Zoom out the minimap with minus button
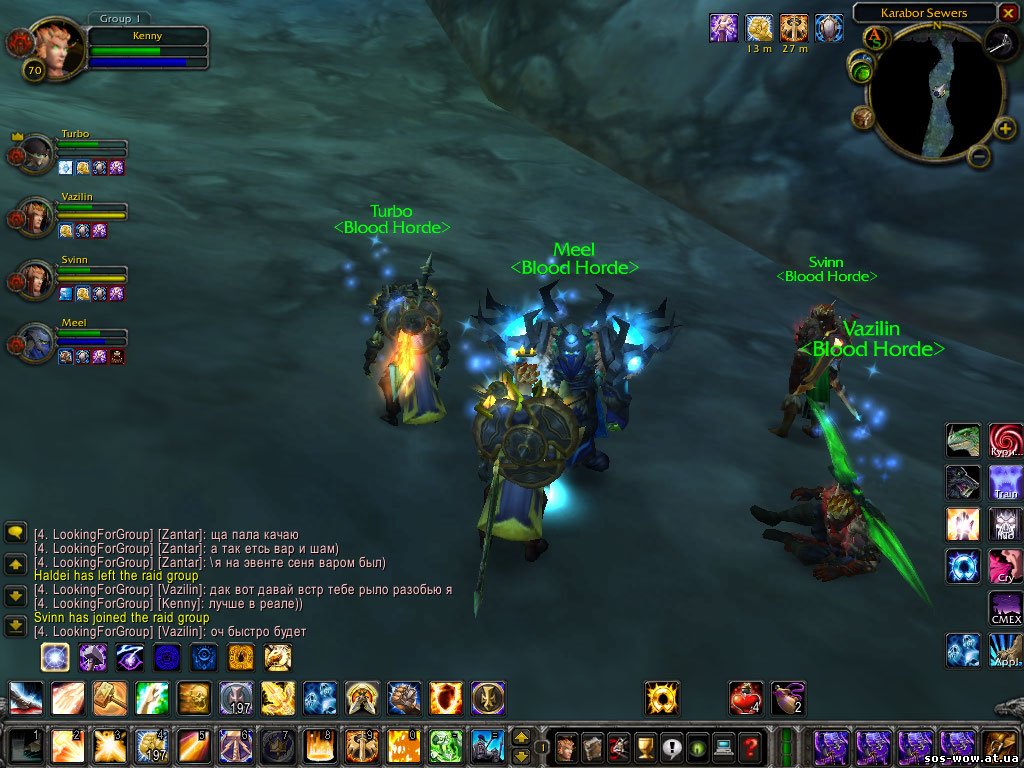Screen dimensions: 1024x768 point(979,156)
